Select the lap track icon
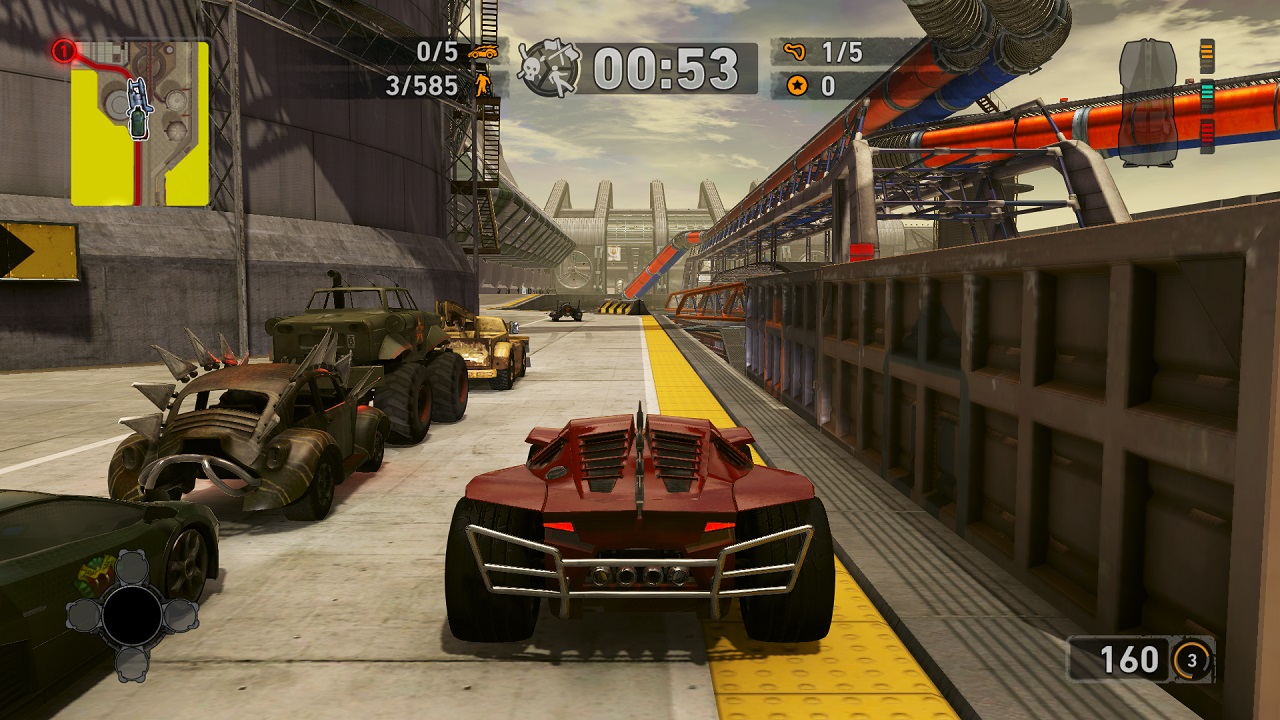Screen dimensions: 1280x720 [796, 52]
